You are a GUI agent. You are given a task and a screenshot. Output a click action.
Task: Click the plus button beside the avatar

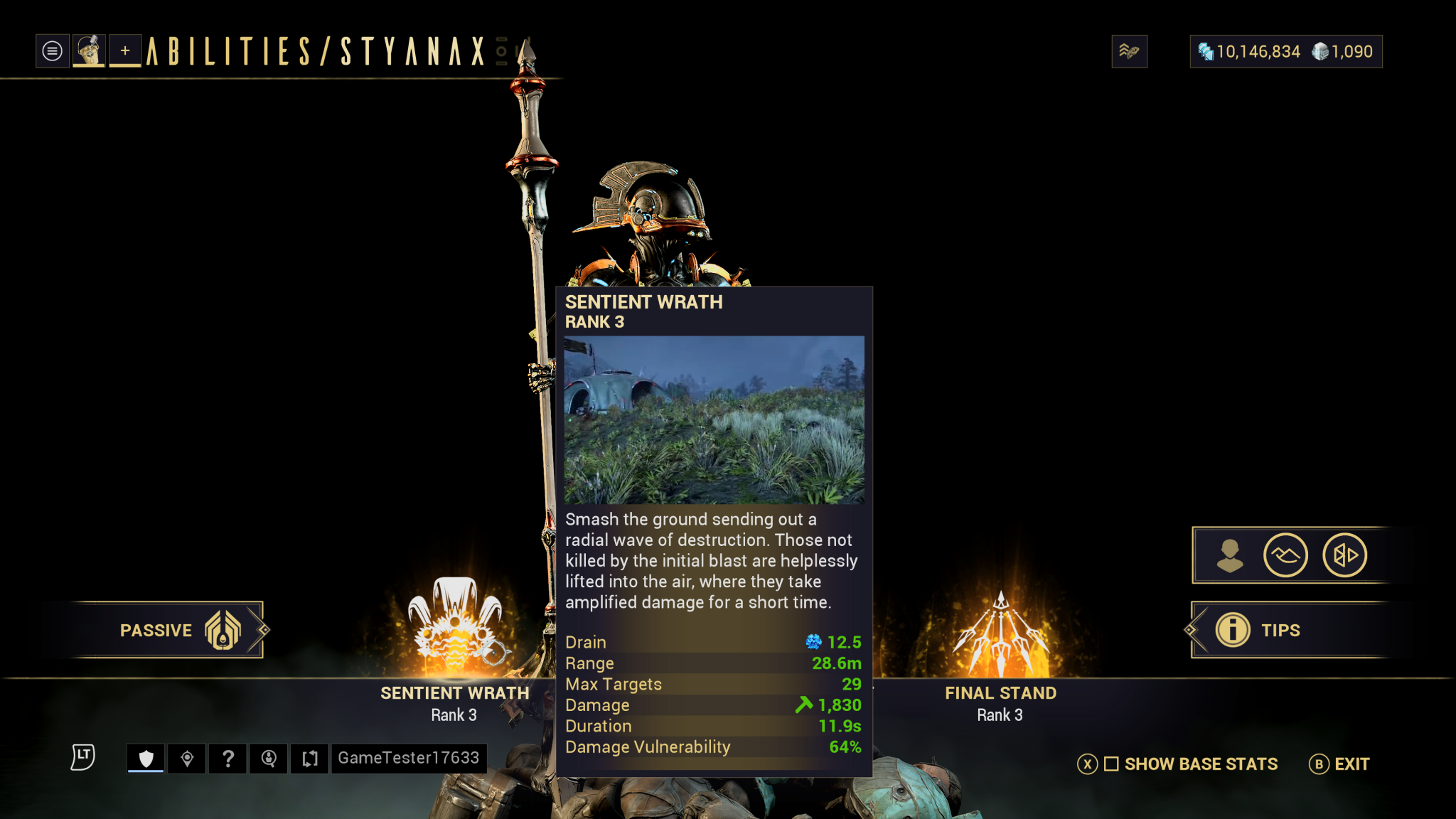coord(125,51)
